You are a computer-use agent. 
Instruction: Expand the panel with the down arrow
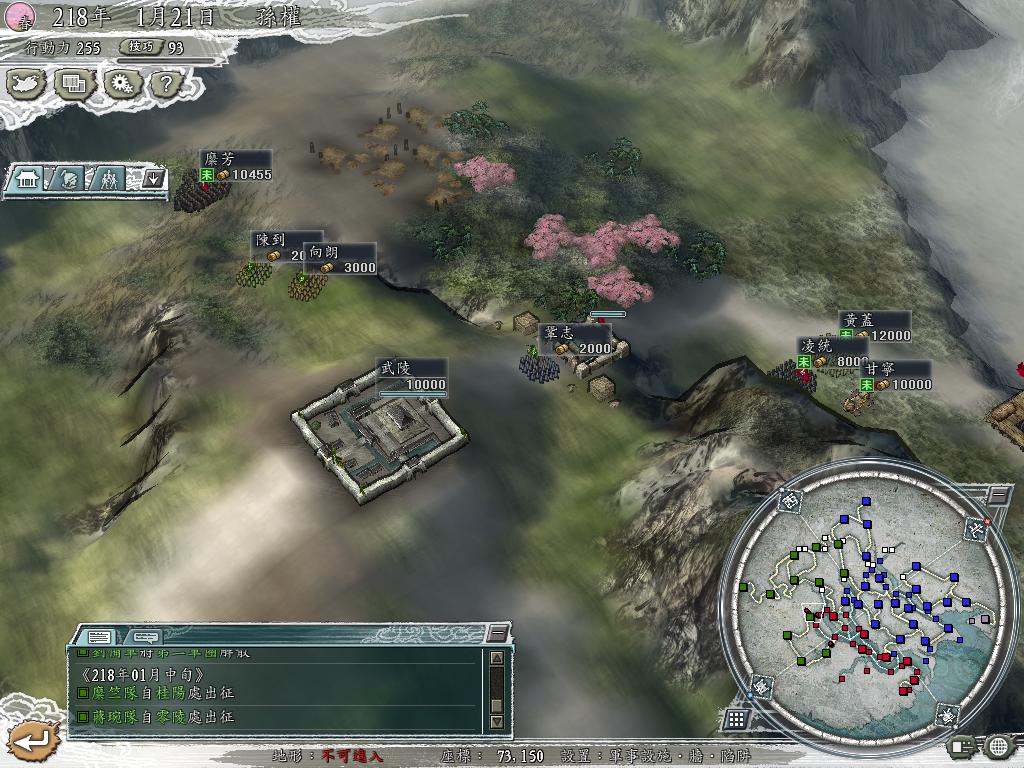(x=153, y=179)
